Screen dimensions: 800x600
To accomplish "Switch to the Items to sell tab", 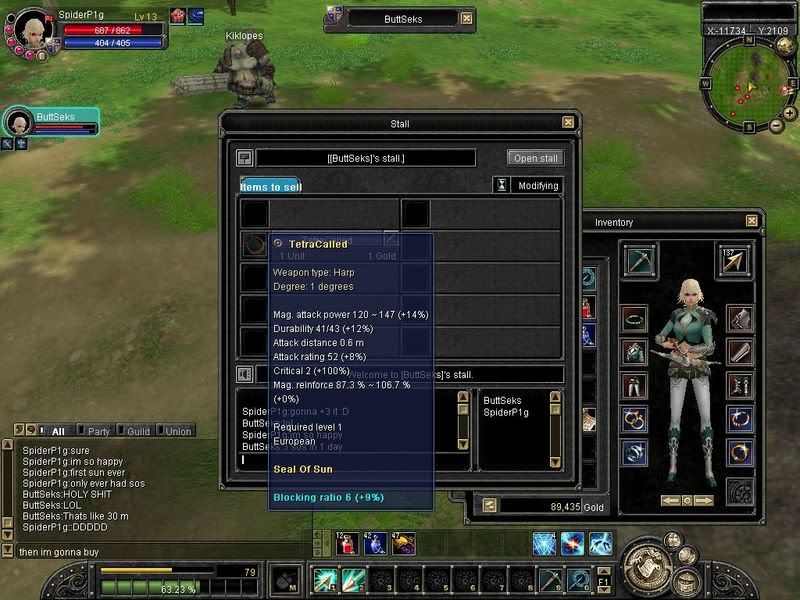I will 270,186.
